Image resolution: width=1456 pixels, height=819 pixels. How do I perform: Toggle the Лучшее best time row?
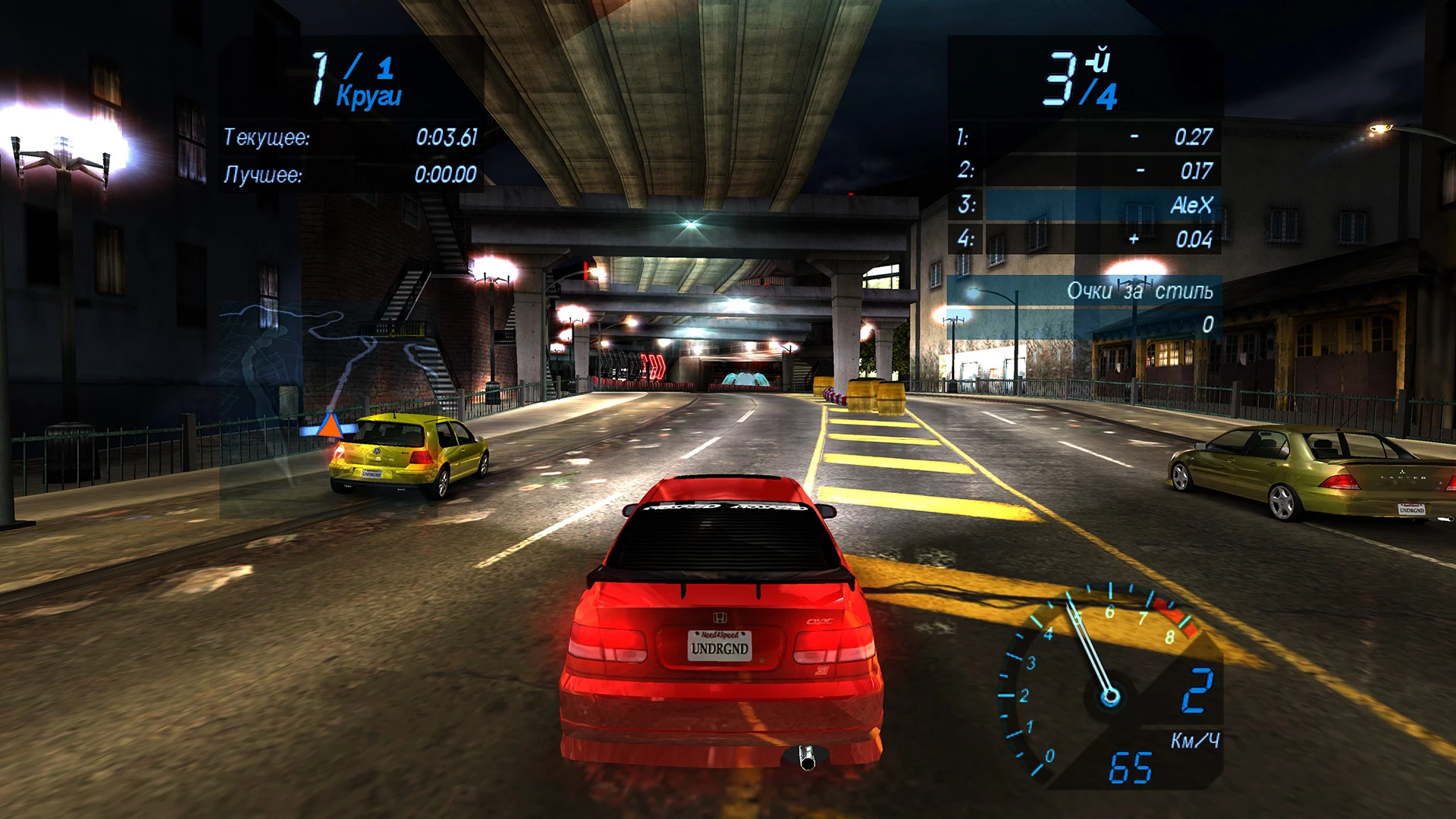[x=349, y=174]
